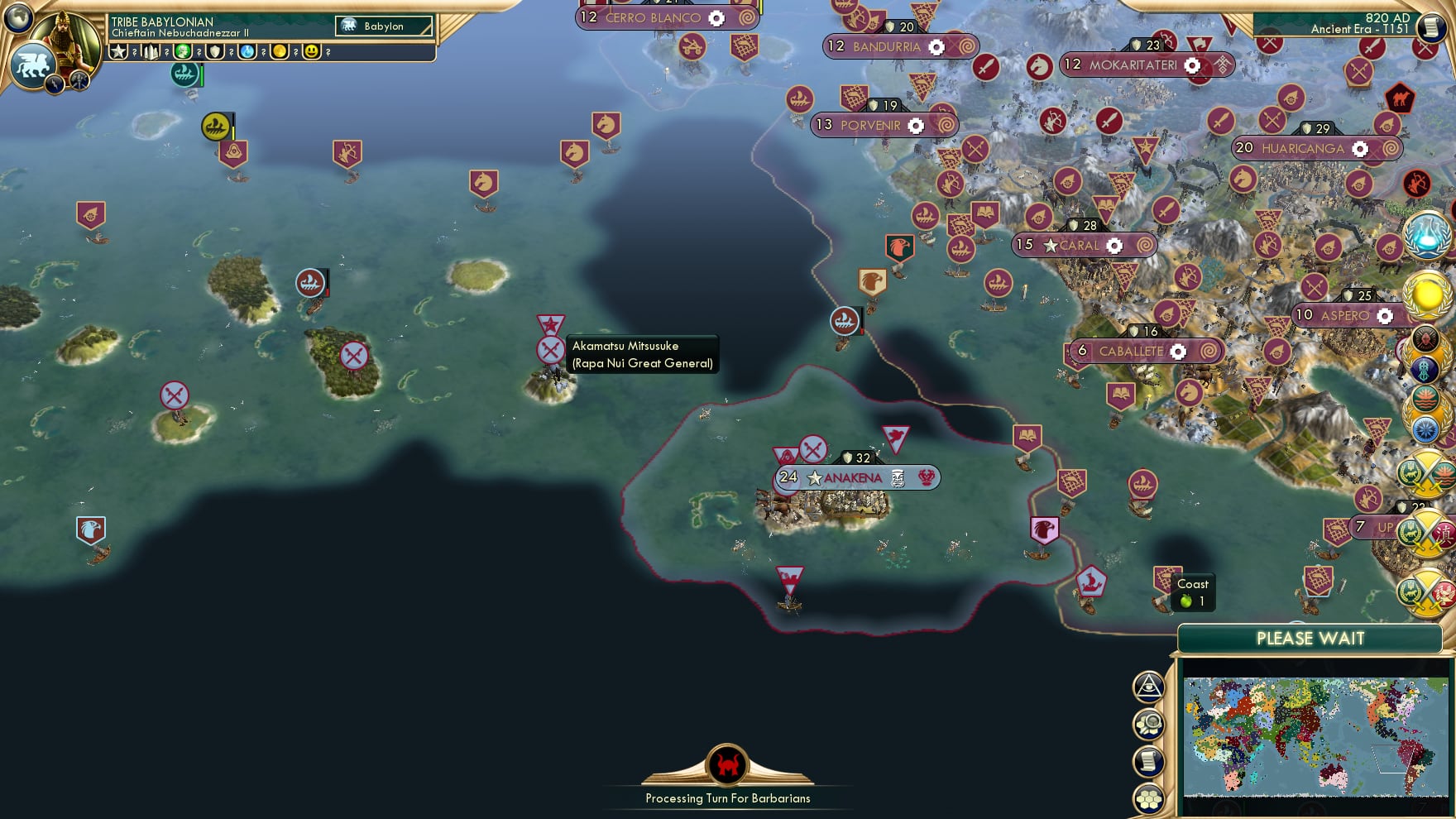Click the world minimap to navigate
Image resolution: width=1456 pixels, height=819 pixels.
1315,736
